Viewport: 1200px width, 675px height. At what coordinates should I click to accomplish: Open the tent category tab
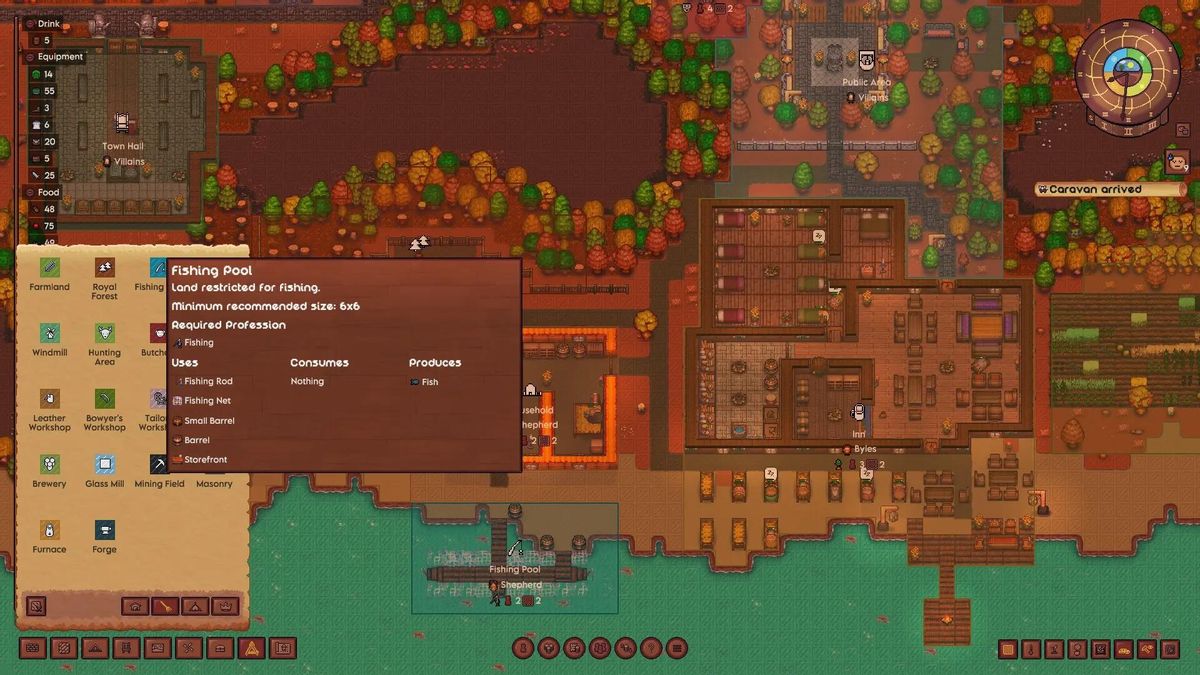[196, 606]
